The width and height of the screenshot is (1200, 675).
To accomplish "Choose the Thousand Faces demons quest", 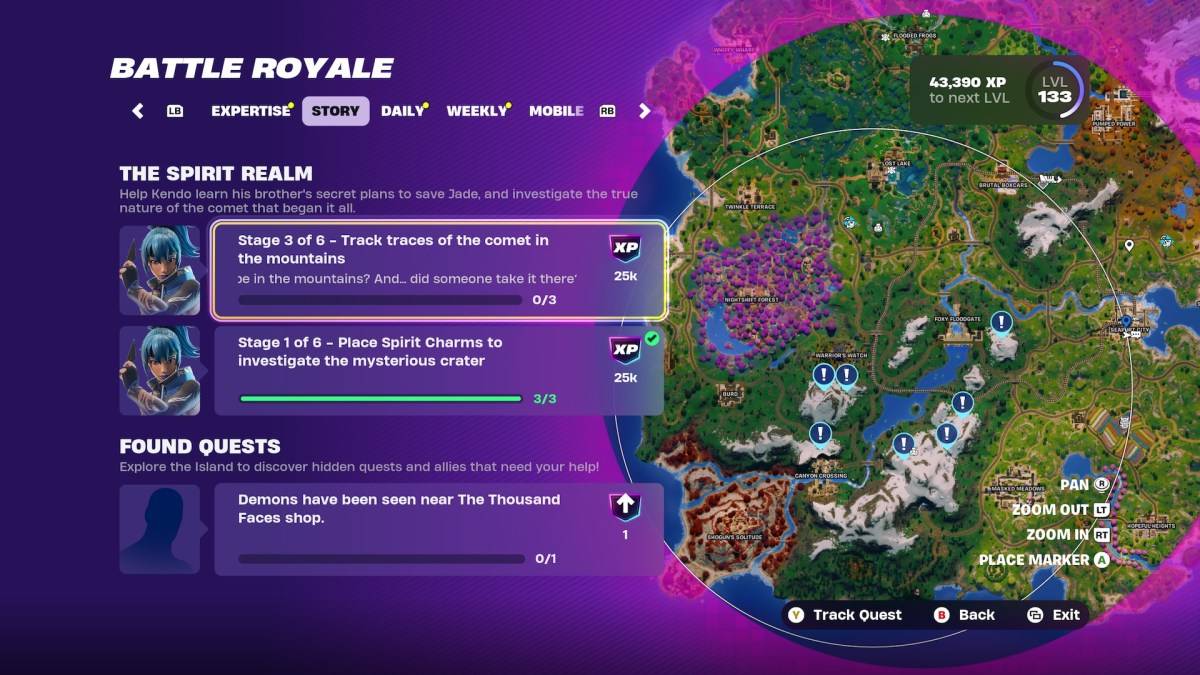I will pos(439,530).
